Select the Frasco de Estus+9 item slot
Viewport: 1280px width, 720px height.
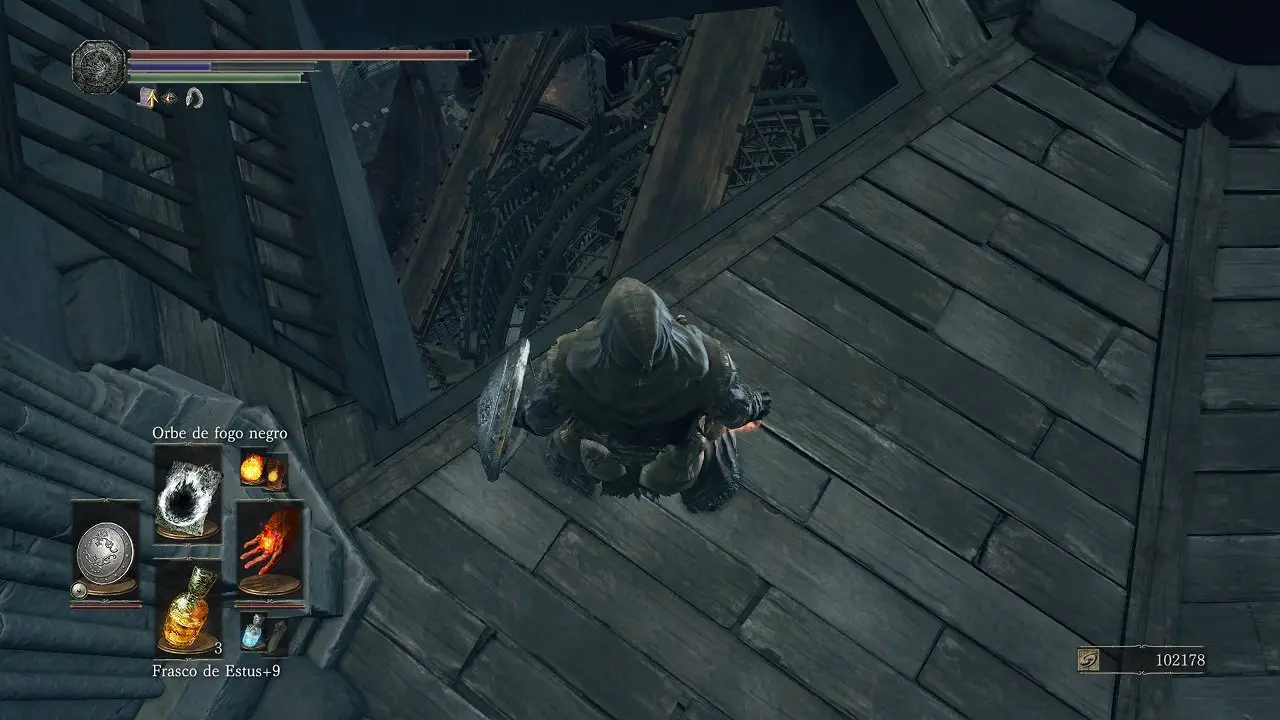[187, 608]
